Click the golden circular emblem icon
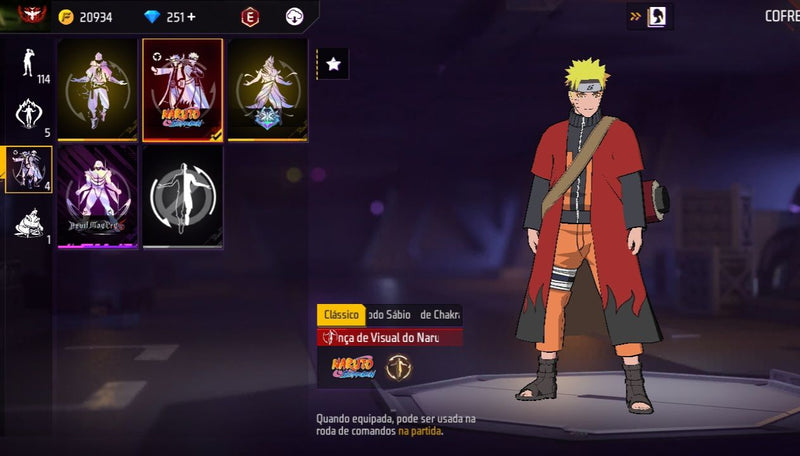 [398, 367]
